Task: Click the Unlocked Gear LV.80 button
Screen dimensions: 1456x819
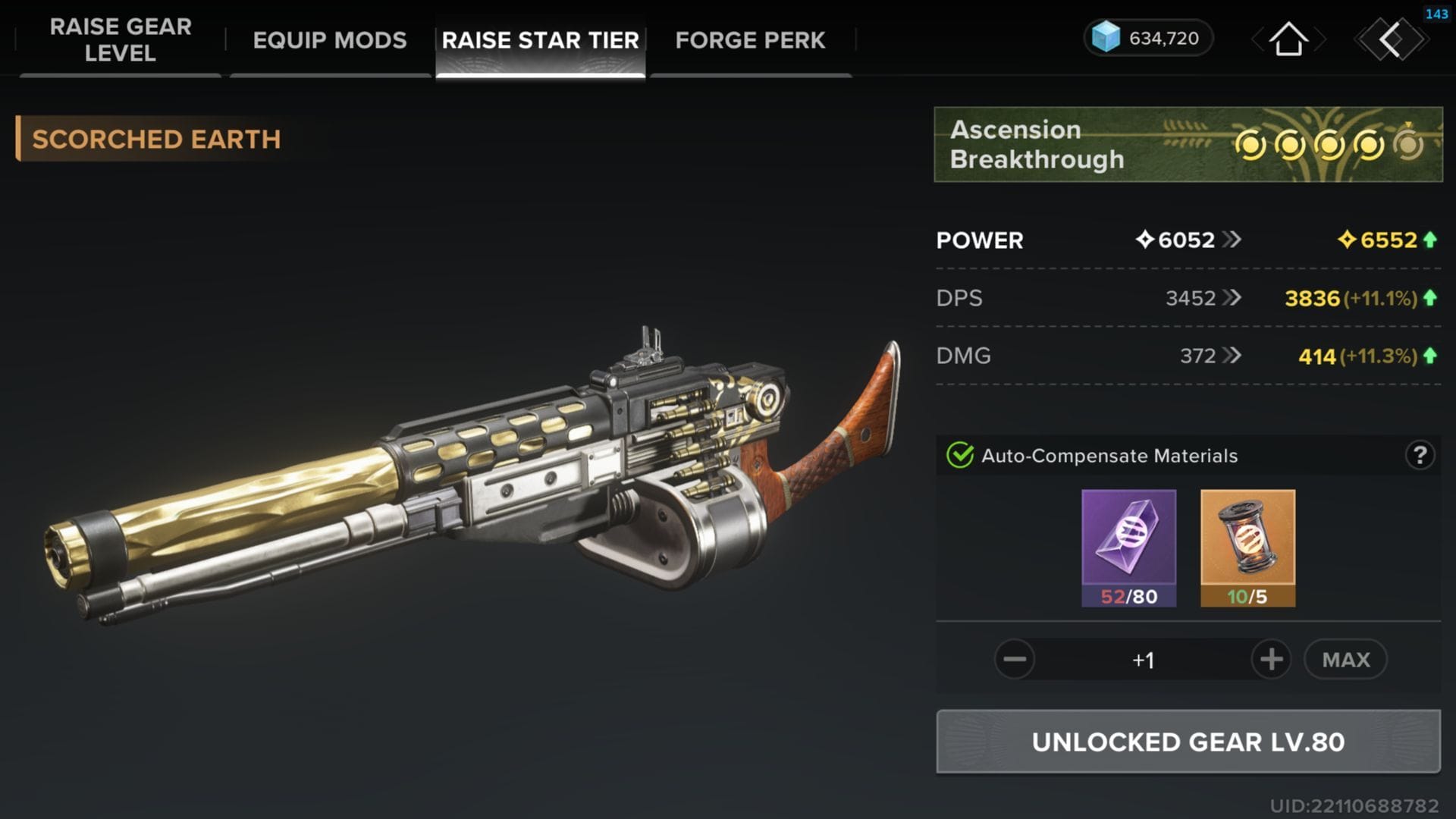Action: pos(1188,742)
